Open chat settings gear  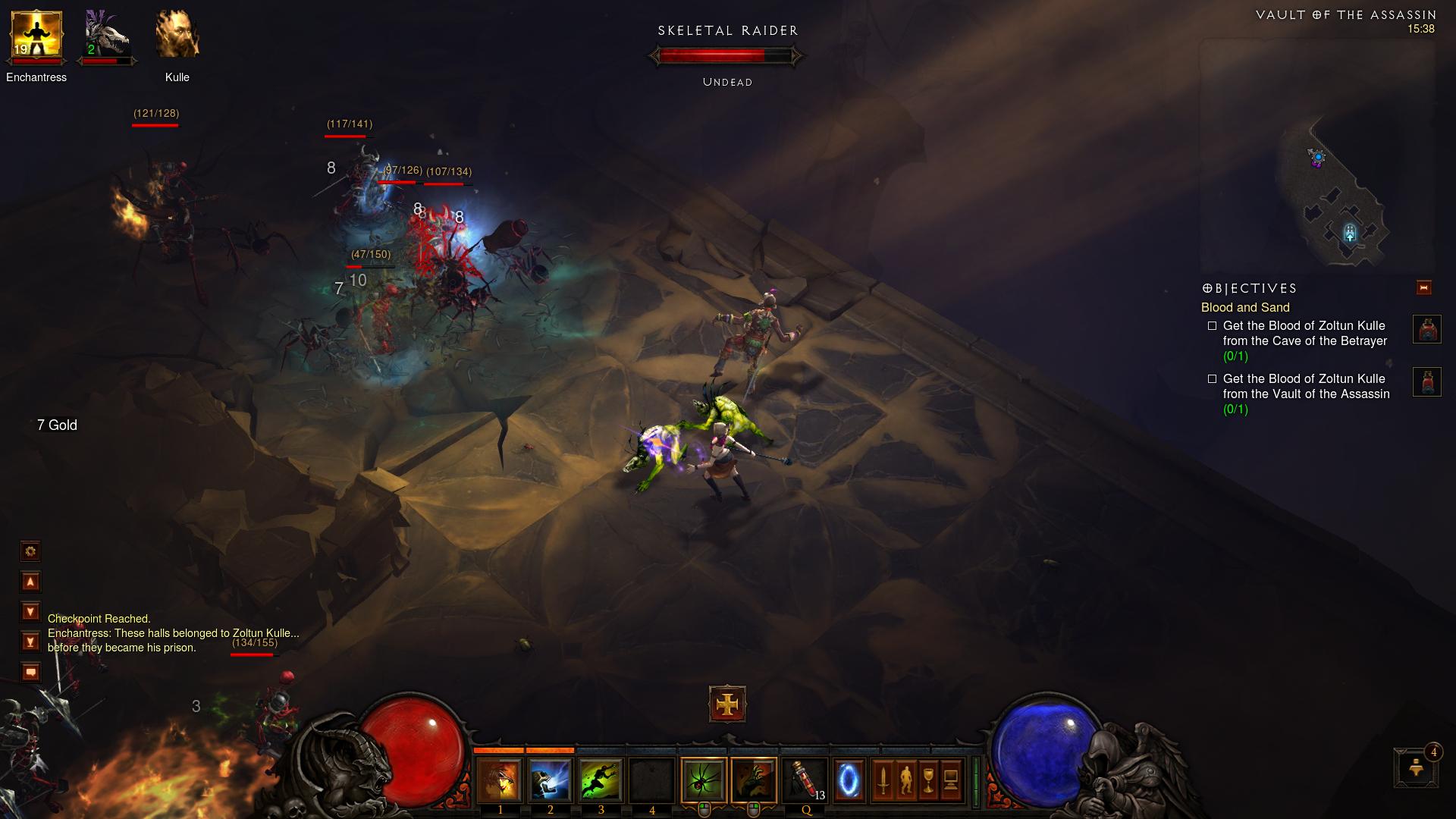(x=30, y=551)
